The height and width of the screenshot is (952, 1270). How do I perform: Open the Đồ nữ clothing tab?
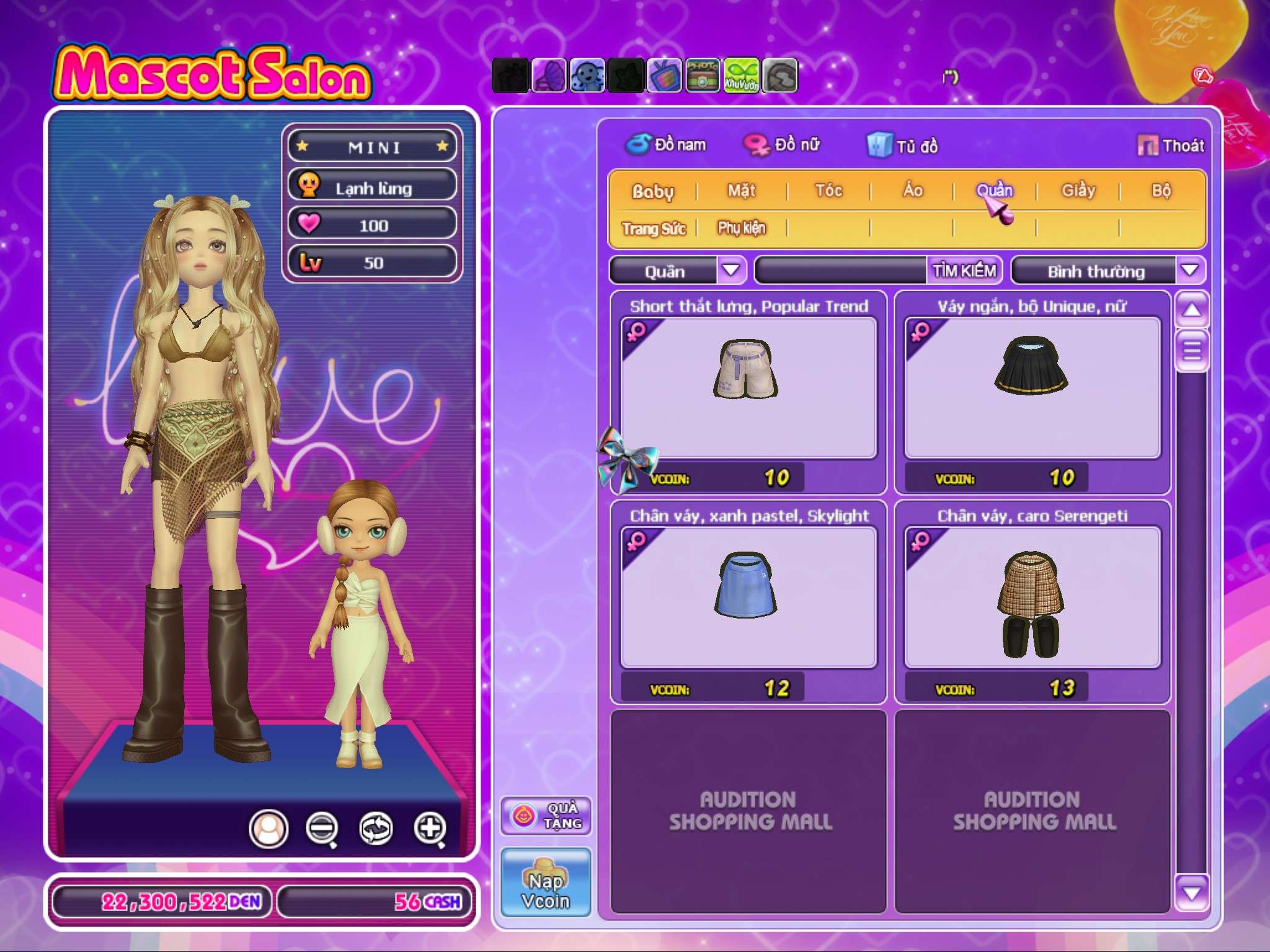(783, 145)
